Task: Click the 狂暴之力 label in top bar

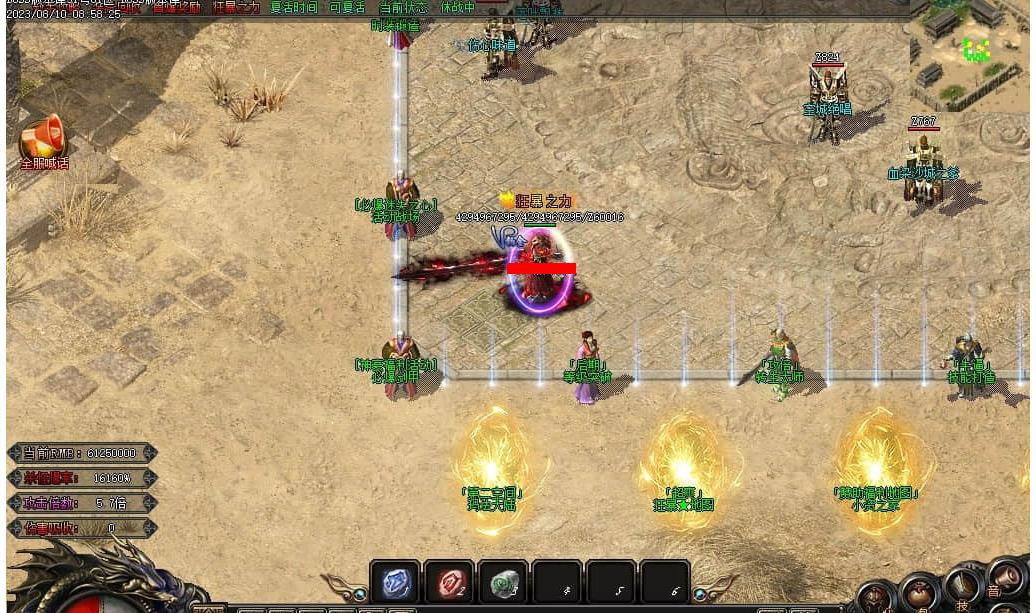Action: click(236, 7)
